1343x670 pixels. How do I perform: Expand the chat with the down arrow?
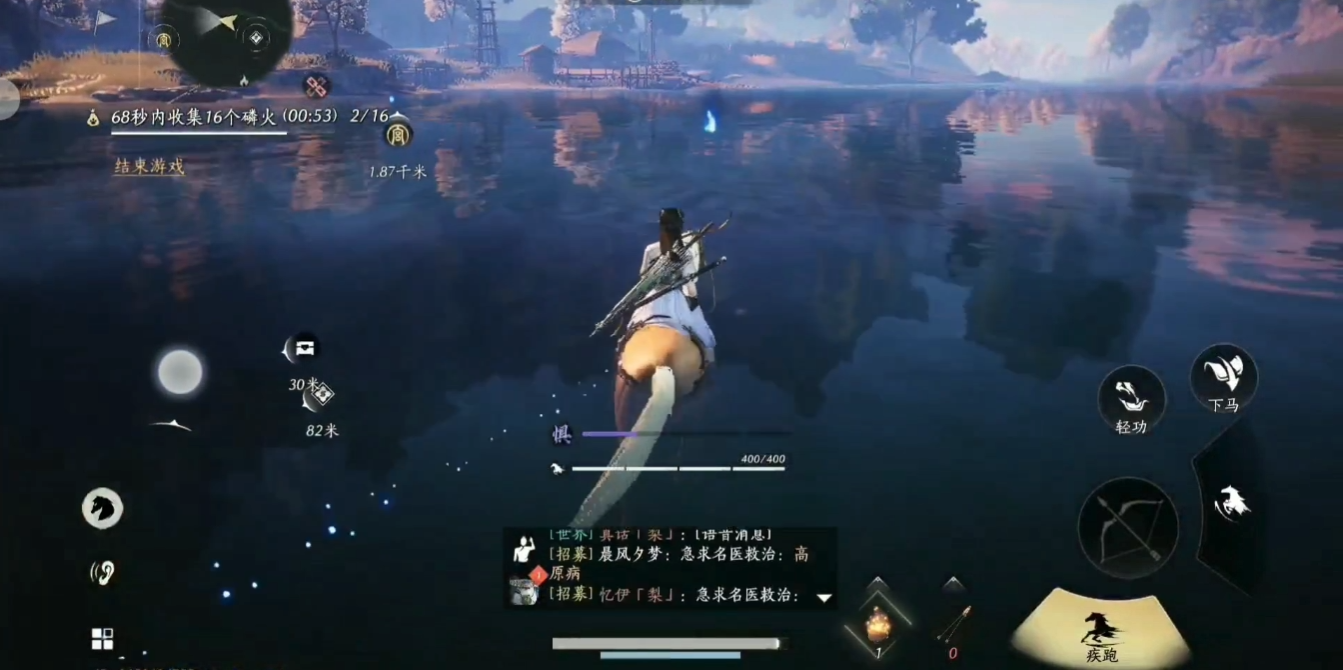click(x=824, y=598)
